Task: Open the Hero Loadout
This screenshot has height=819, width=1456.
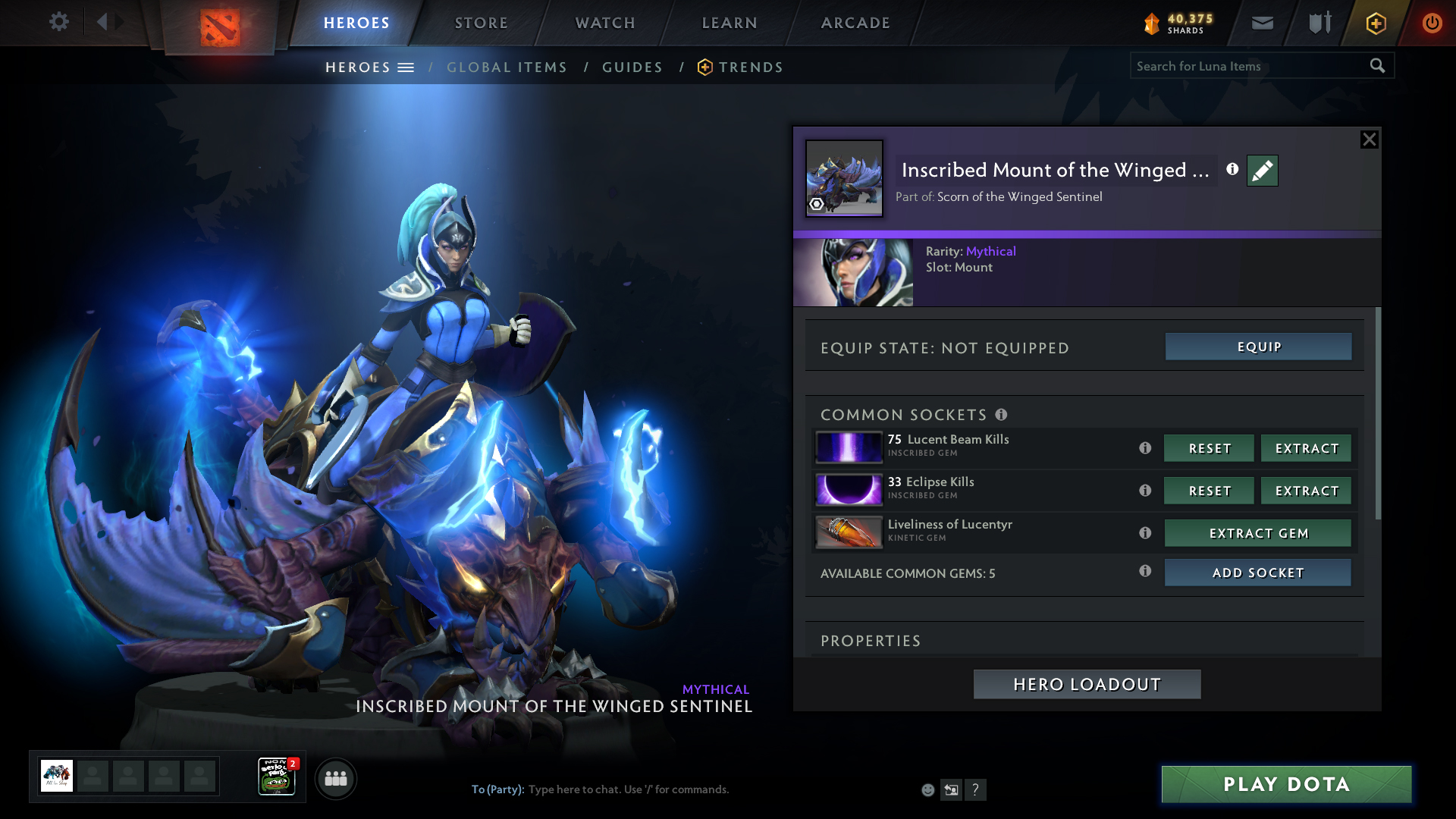Action: (1087, 684)
